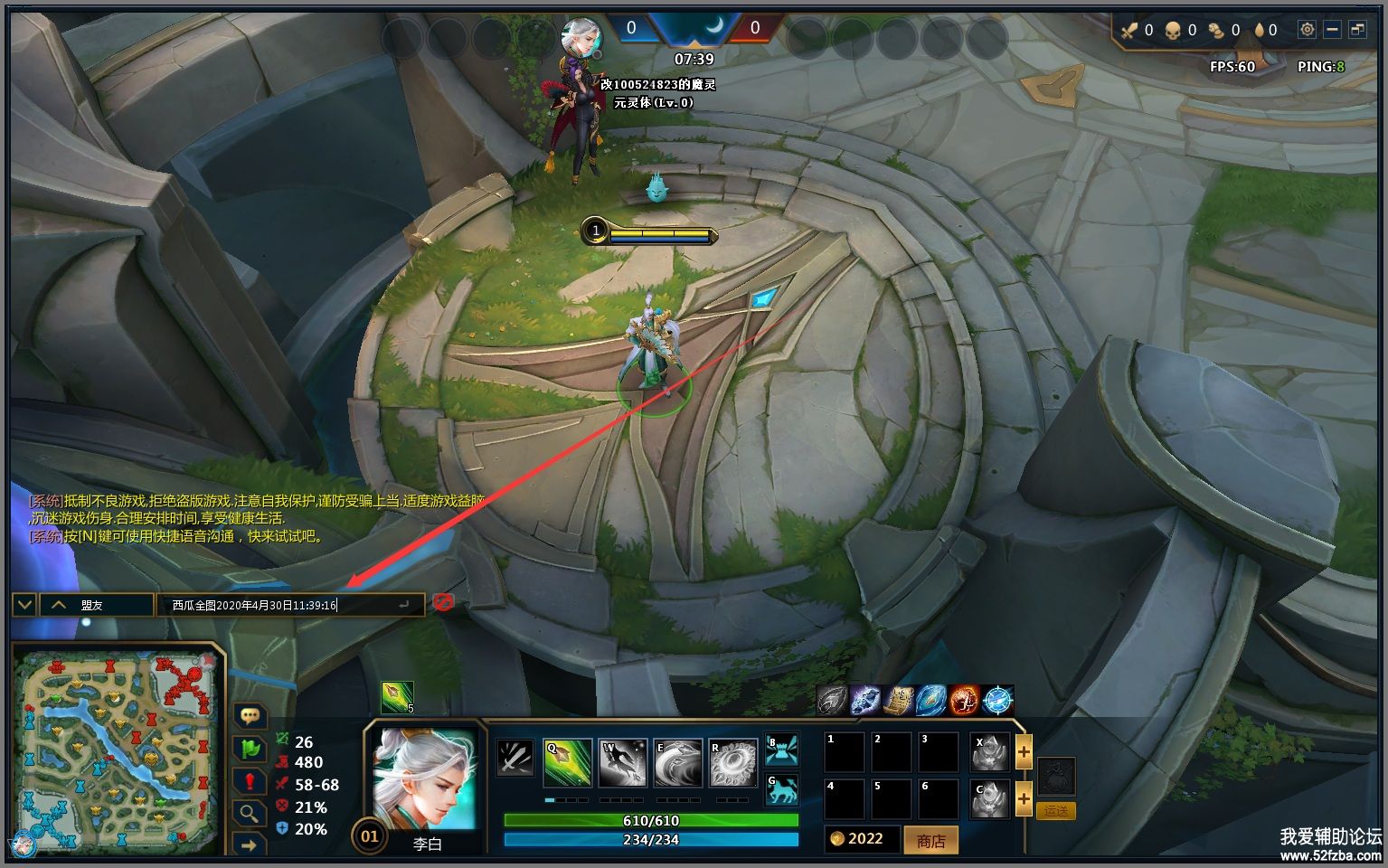
Task: Click the red exclamation alert button
Action: [x=250, y=781]
